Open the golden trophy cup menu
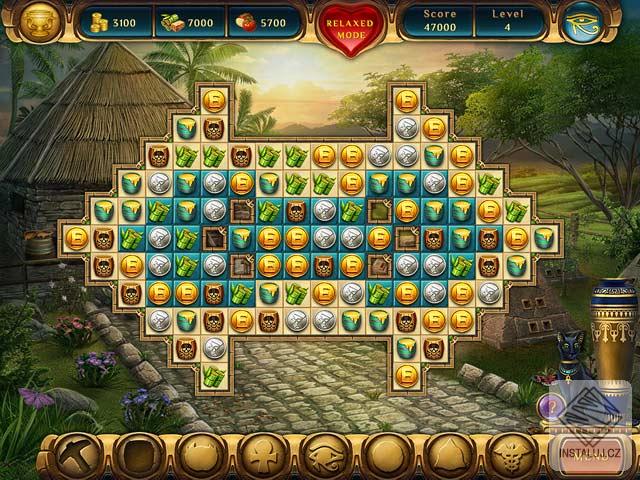The height and width of the screenshot is (480, 640). point(41,22)
